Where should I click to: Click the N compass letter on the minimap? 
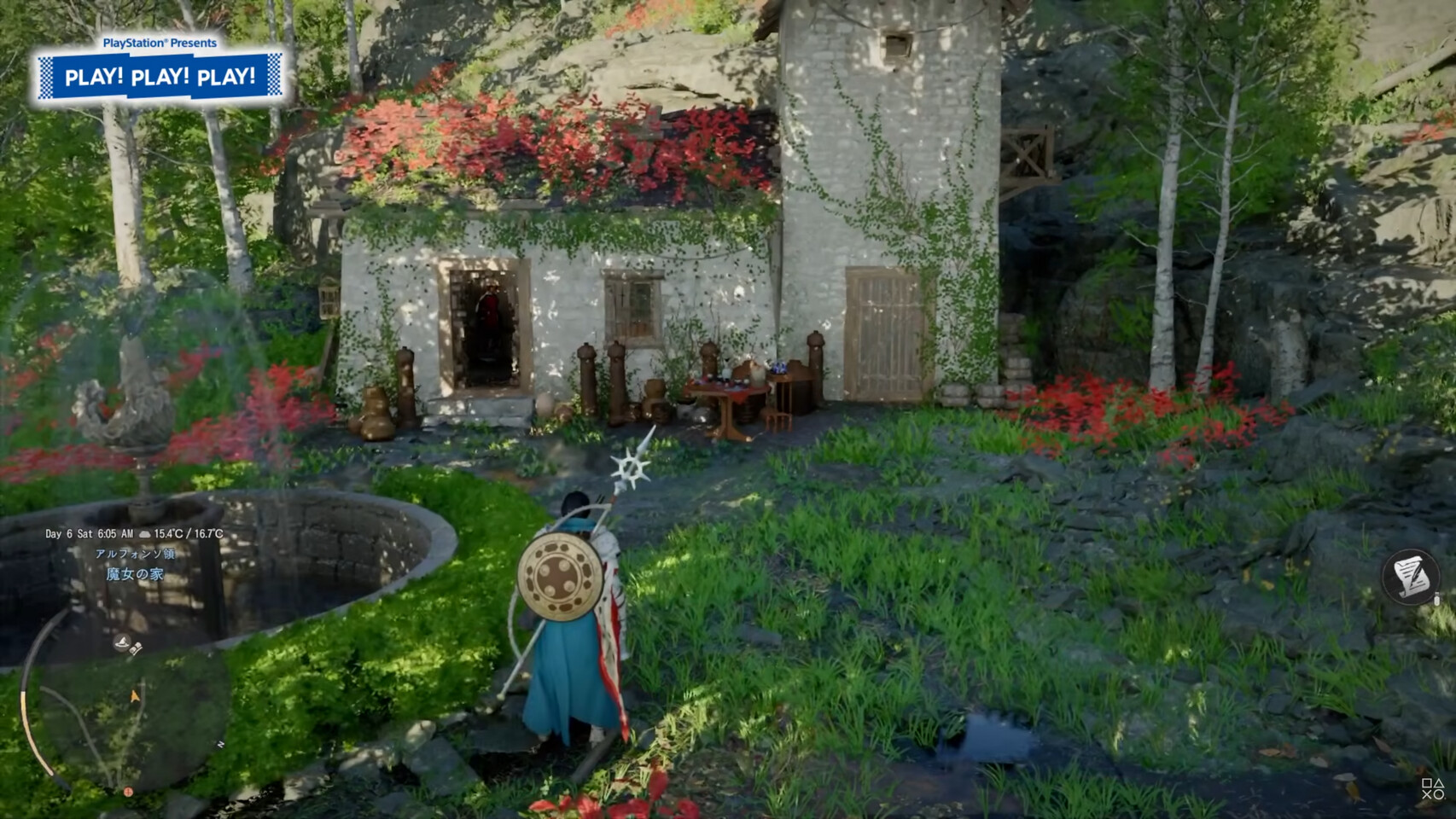point(219,744)
